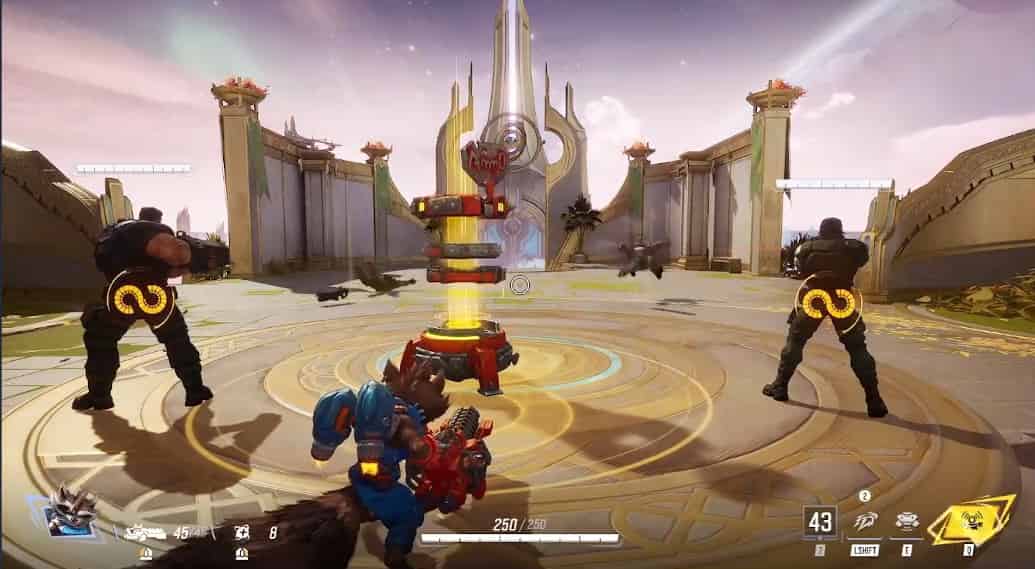Activate the dash ability icon
This screenshot has height=569, width=1035.
click(865, 522)
